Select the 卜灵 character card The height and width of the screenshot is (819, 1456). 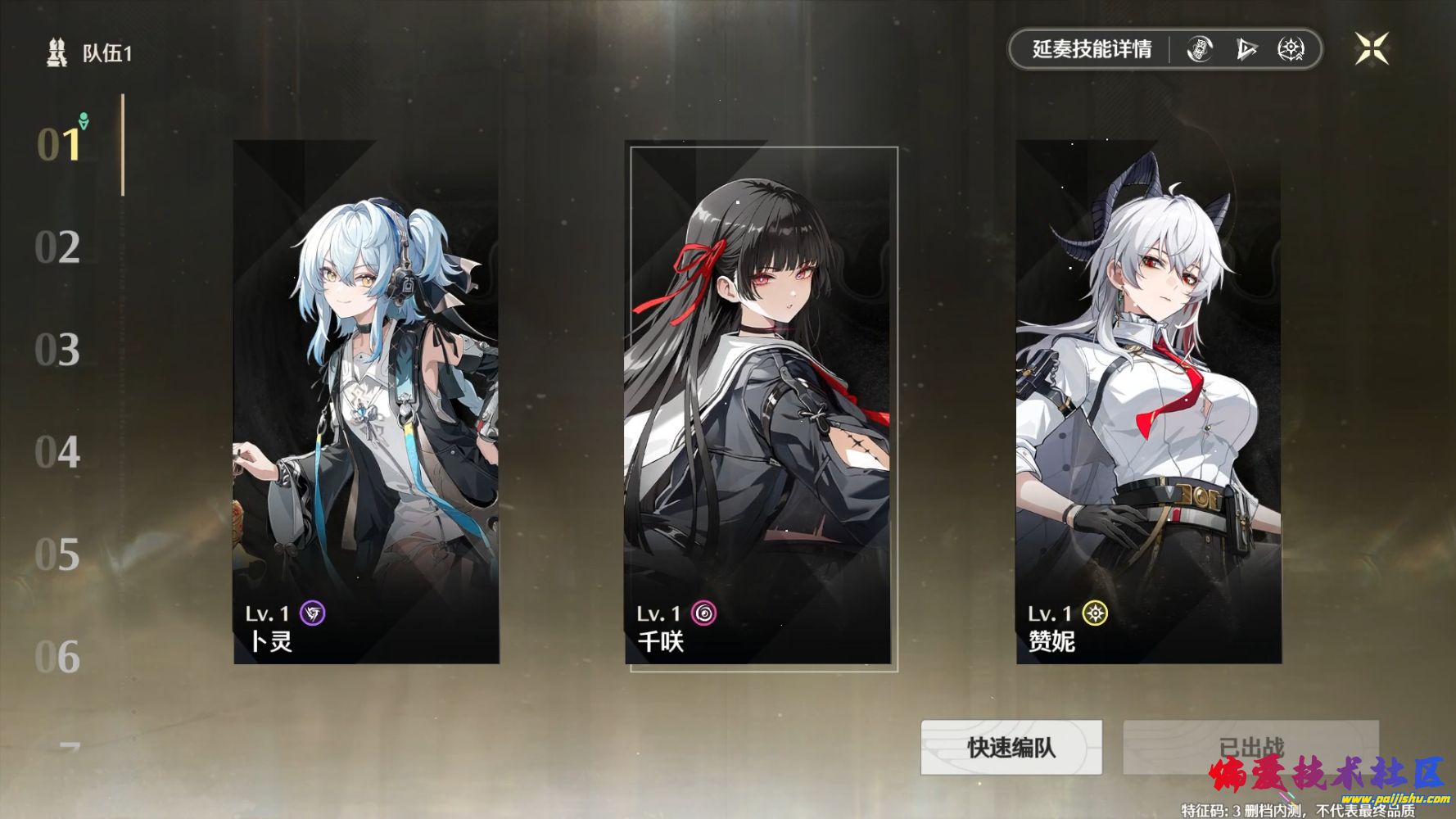(x=366, y=401)
